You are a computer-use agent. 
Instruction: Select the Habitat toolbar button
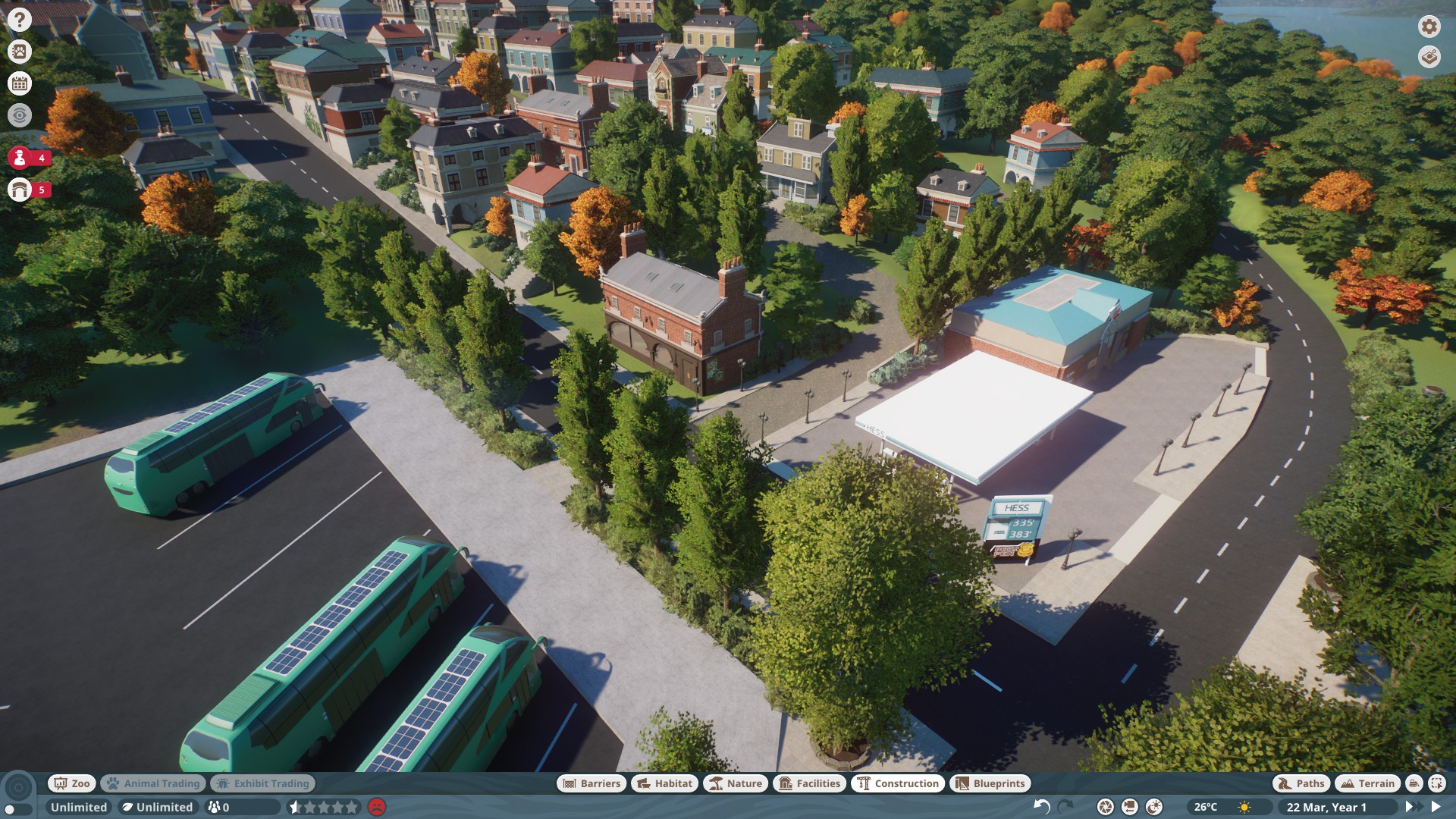click(x=665, y=783)
